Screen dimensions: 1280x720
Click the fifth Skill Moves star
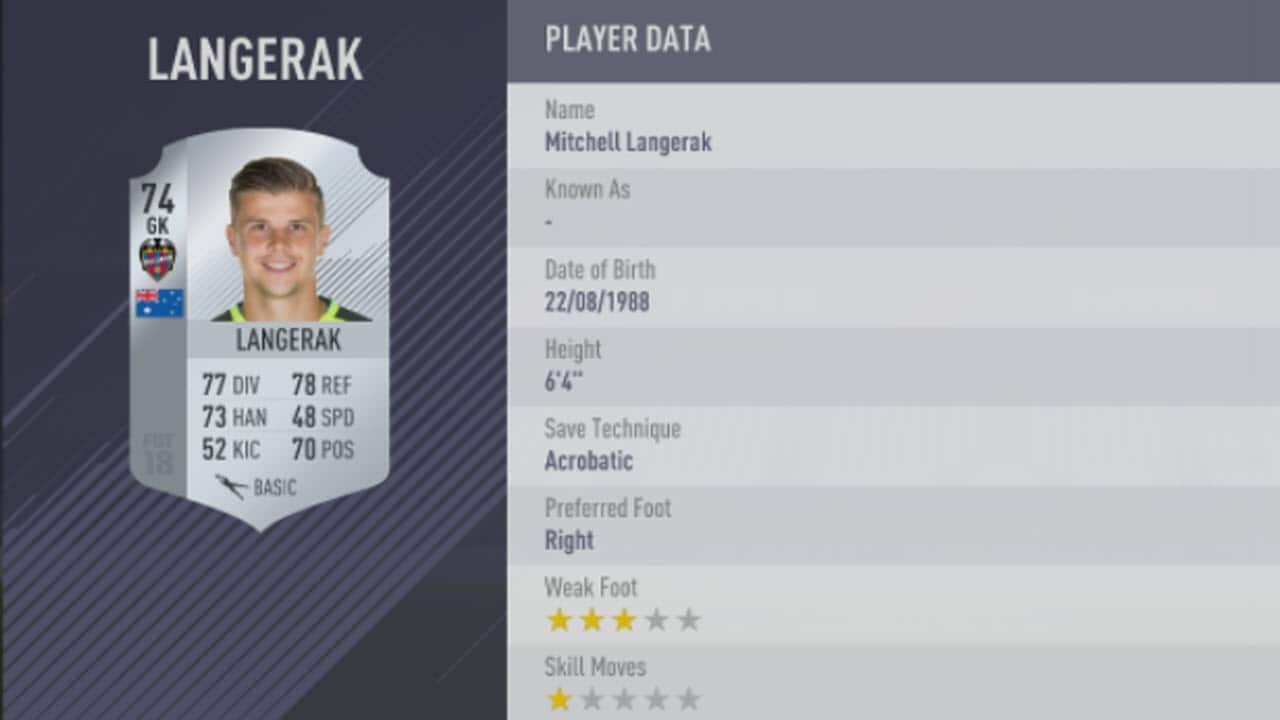tap(688, 700)
